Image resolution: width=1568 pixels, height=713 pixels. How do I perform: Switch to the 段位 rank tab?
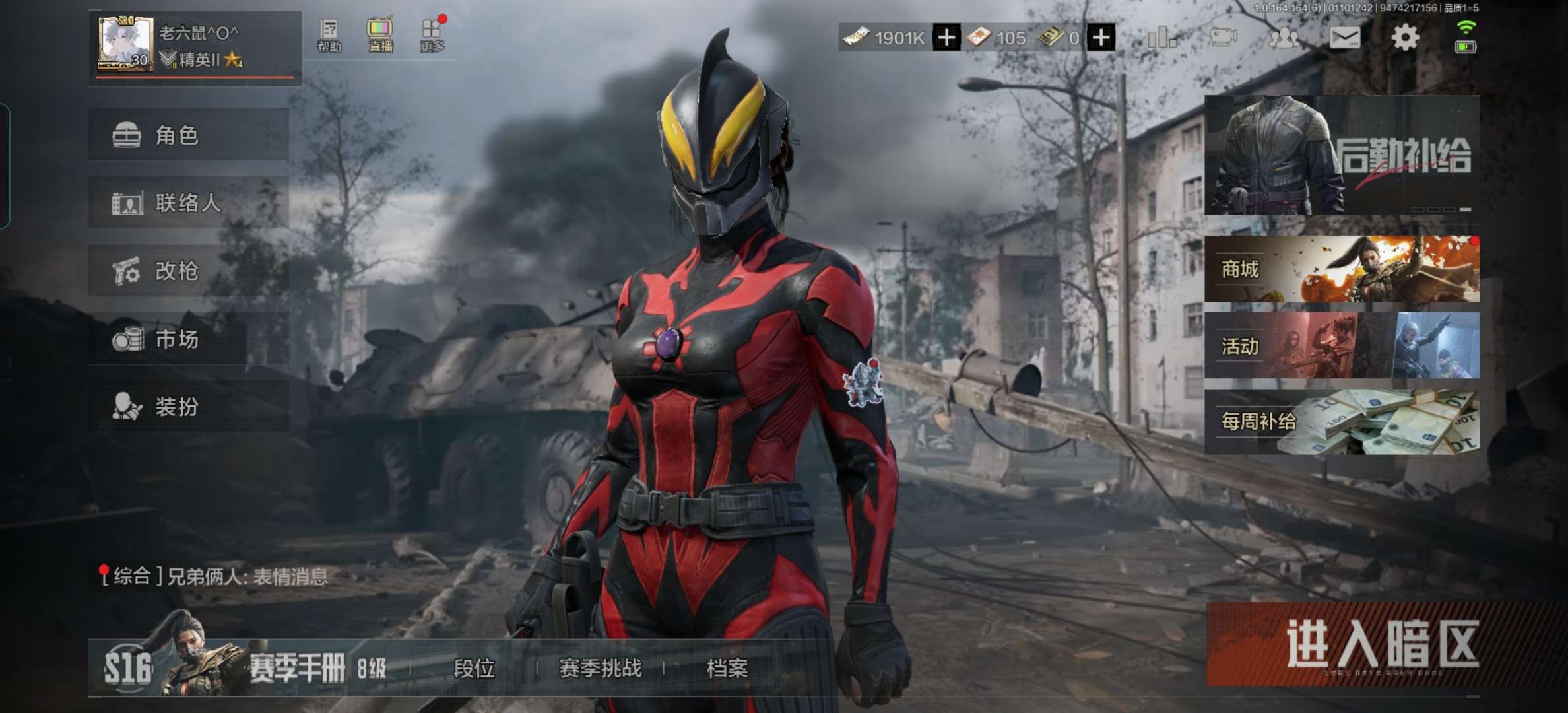(x=474, y=669)
